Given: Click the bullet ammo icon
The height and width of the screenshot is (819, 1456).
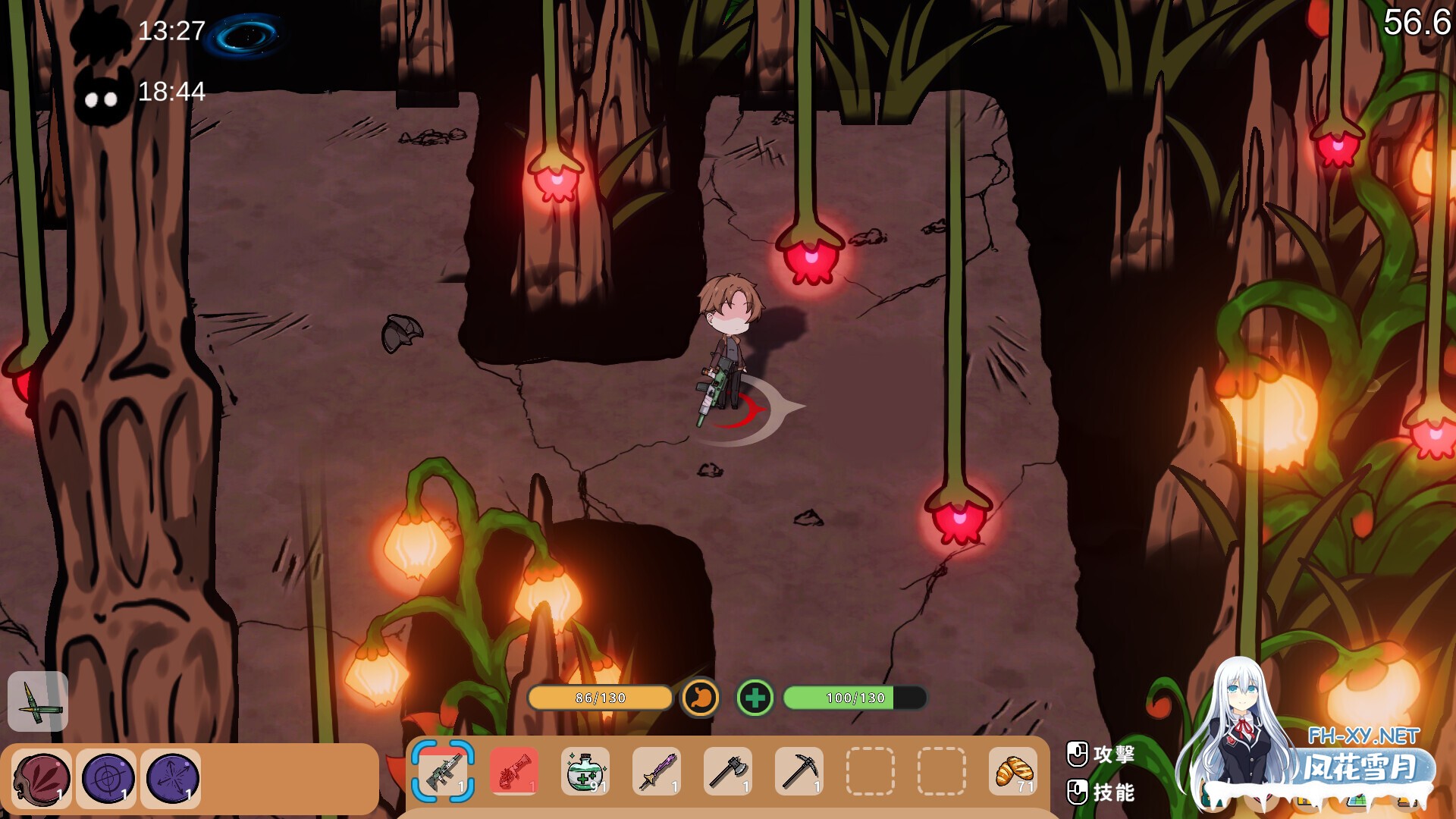Looking at the screenshot, I should (x=37, y=701).
